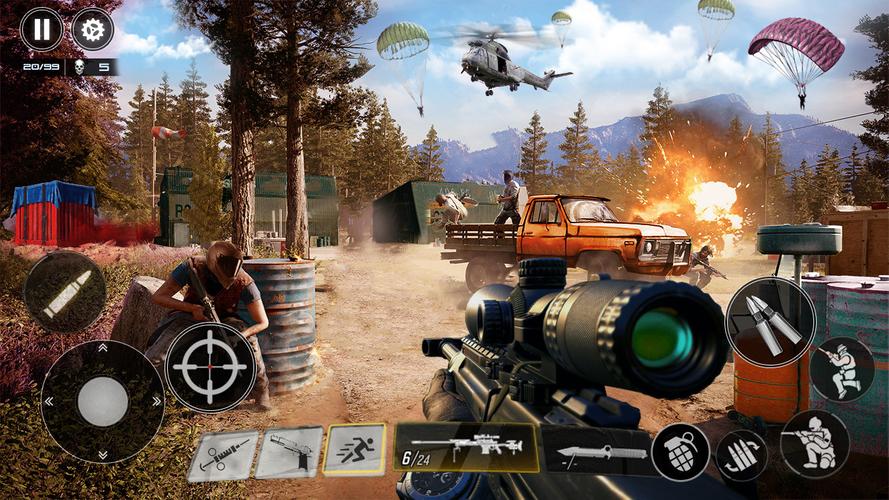Toggle the sprint running icon

pyautogui.click(x=355, y=448)
